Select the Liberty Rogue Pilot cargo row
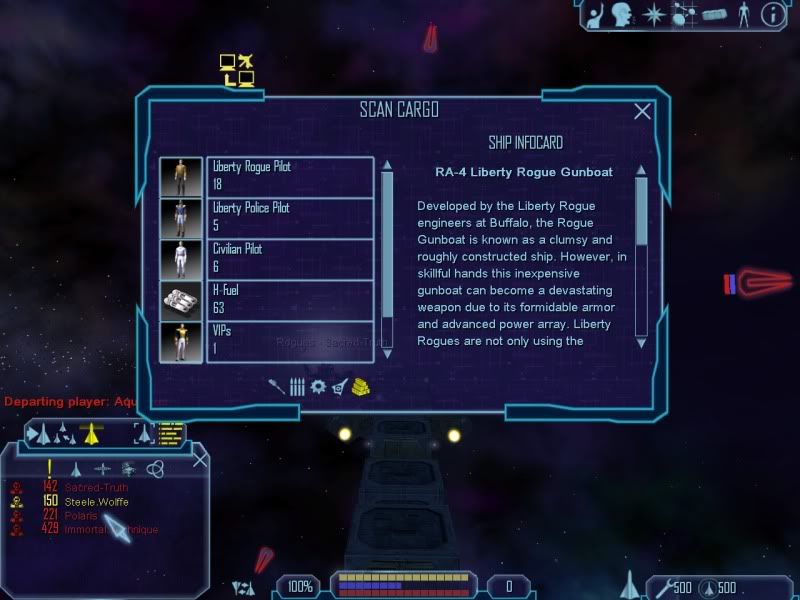 288,176
